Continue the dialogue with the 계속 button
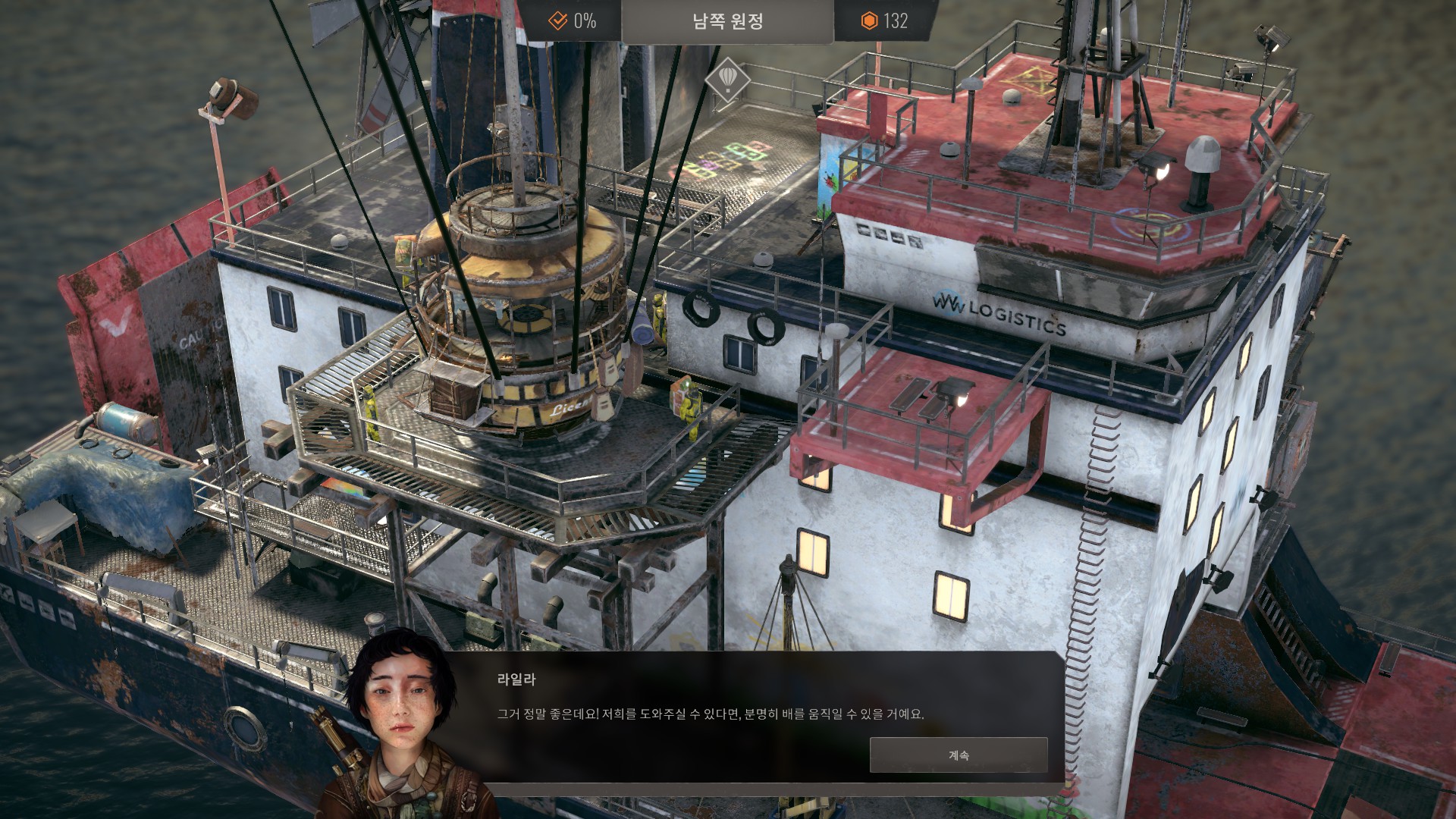The height and width of the screenshot is (819, 1456). click(x=959, y=755)
